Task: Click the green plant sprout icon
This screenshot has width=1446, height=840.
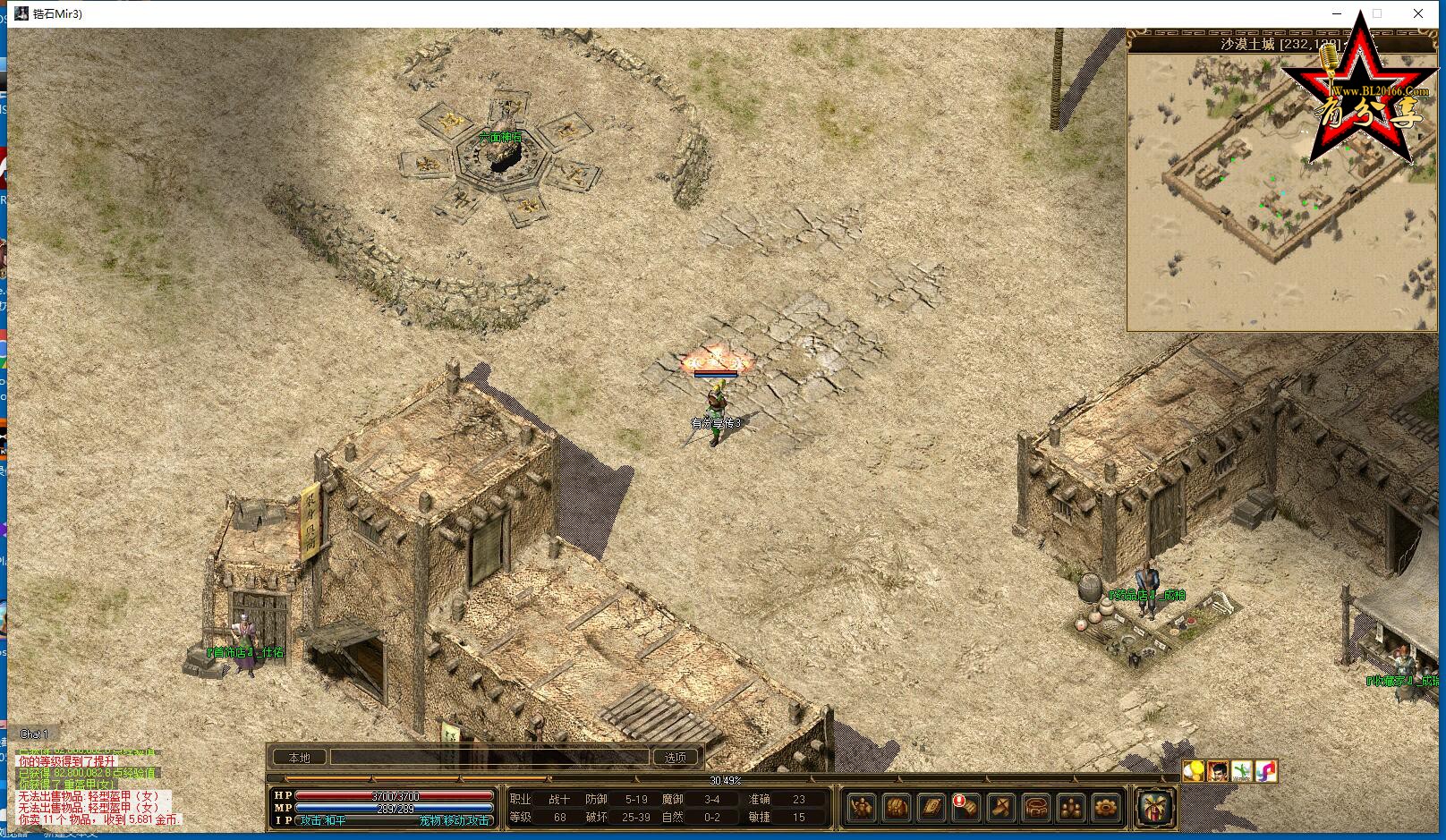Action: point(1242,770)
